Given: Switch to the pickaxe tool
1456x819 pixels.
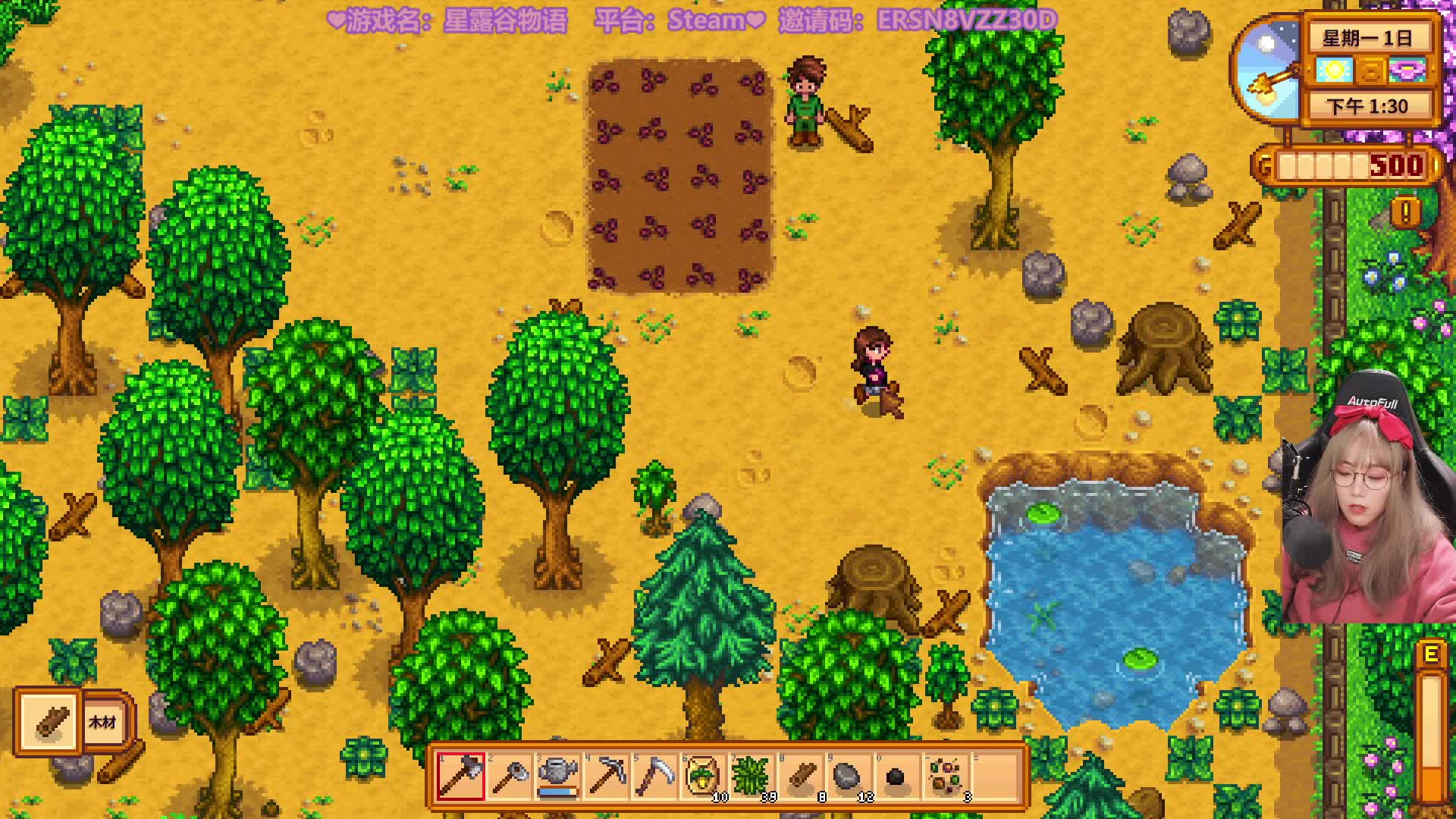Looking at the screenshot, I should (x=607, y=776).
